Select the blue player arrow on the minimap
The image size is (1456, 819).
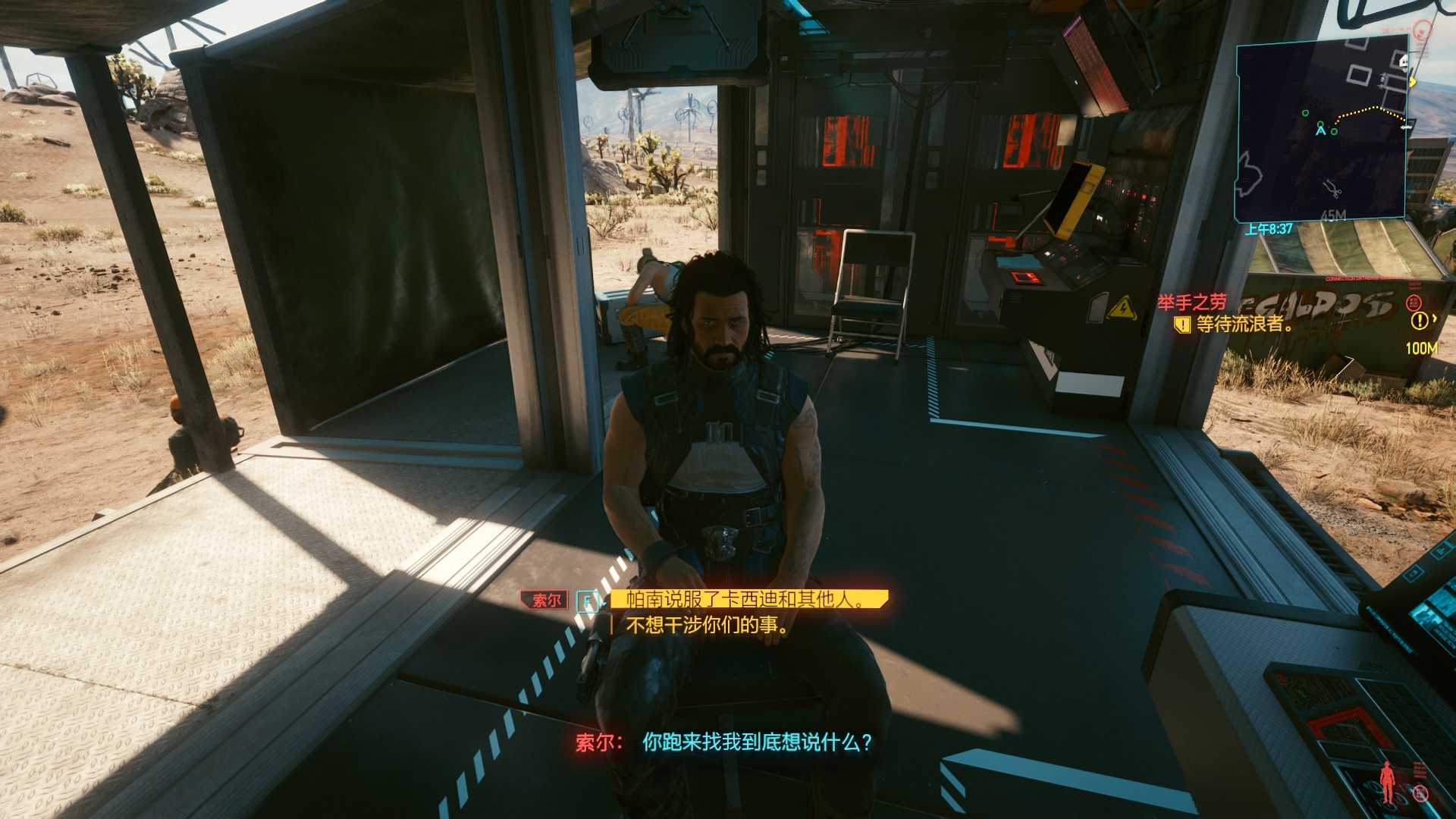point(1320,132)
